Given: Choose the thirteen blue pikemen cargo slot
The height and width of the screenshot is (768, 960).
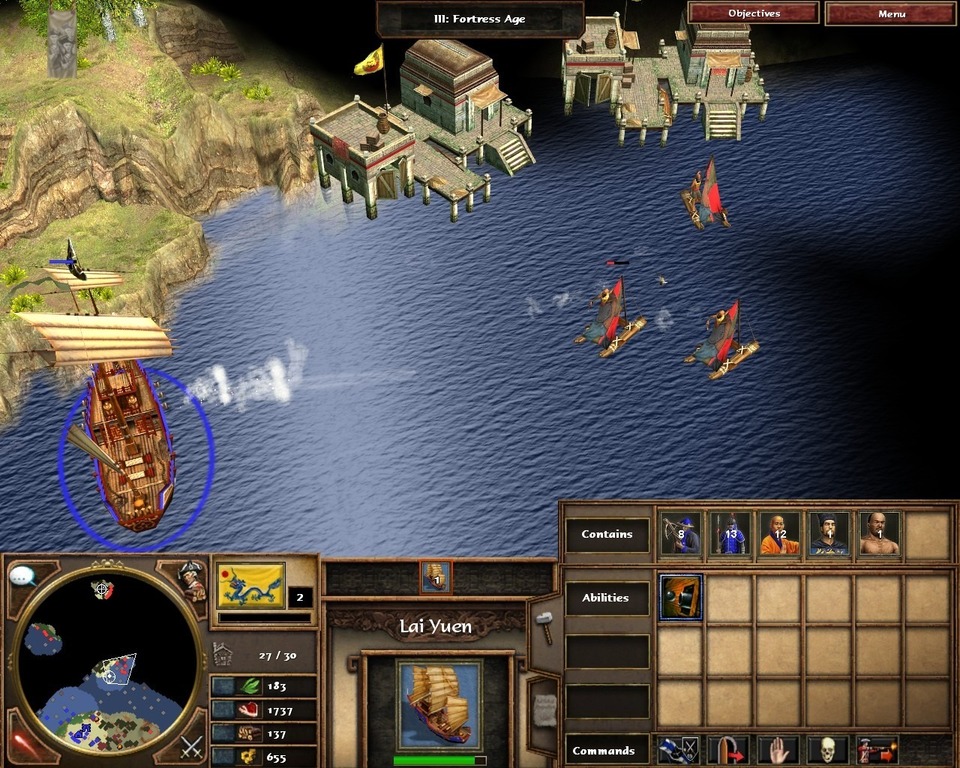Looking at the screenshot, I should [x=730, y=534].
